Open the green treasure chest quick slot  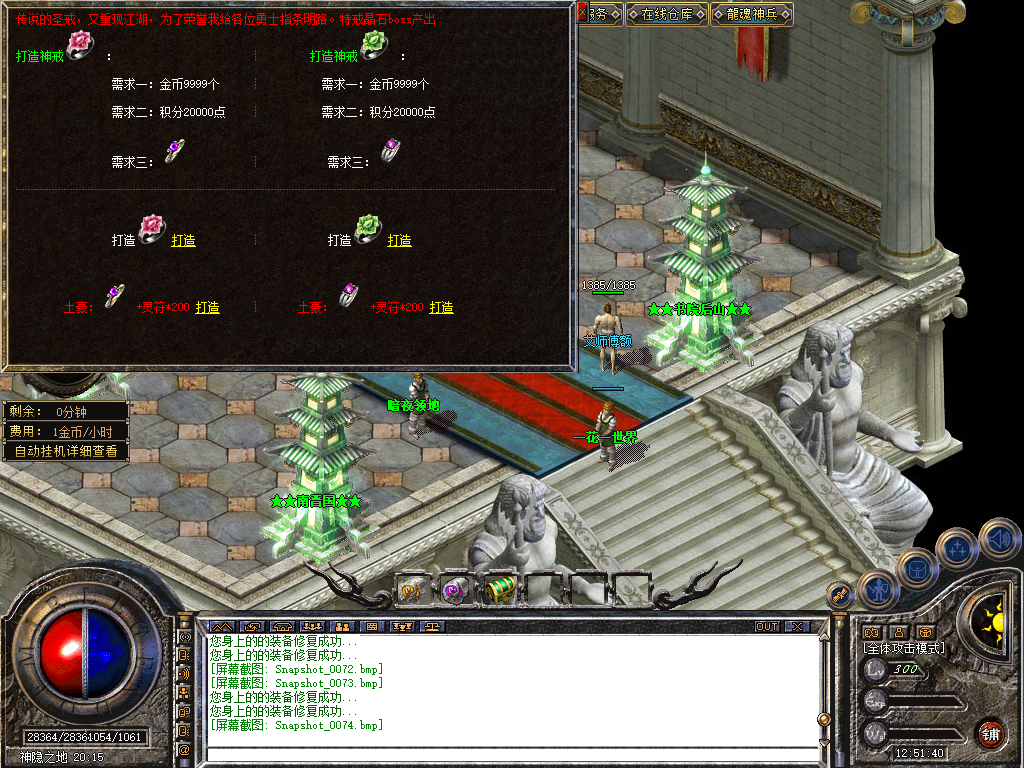pos(500,590)
